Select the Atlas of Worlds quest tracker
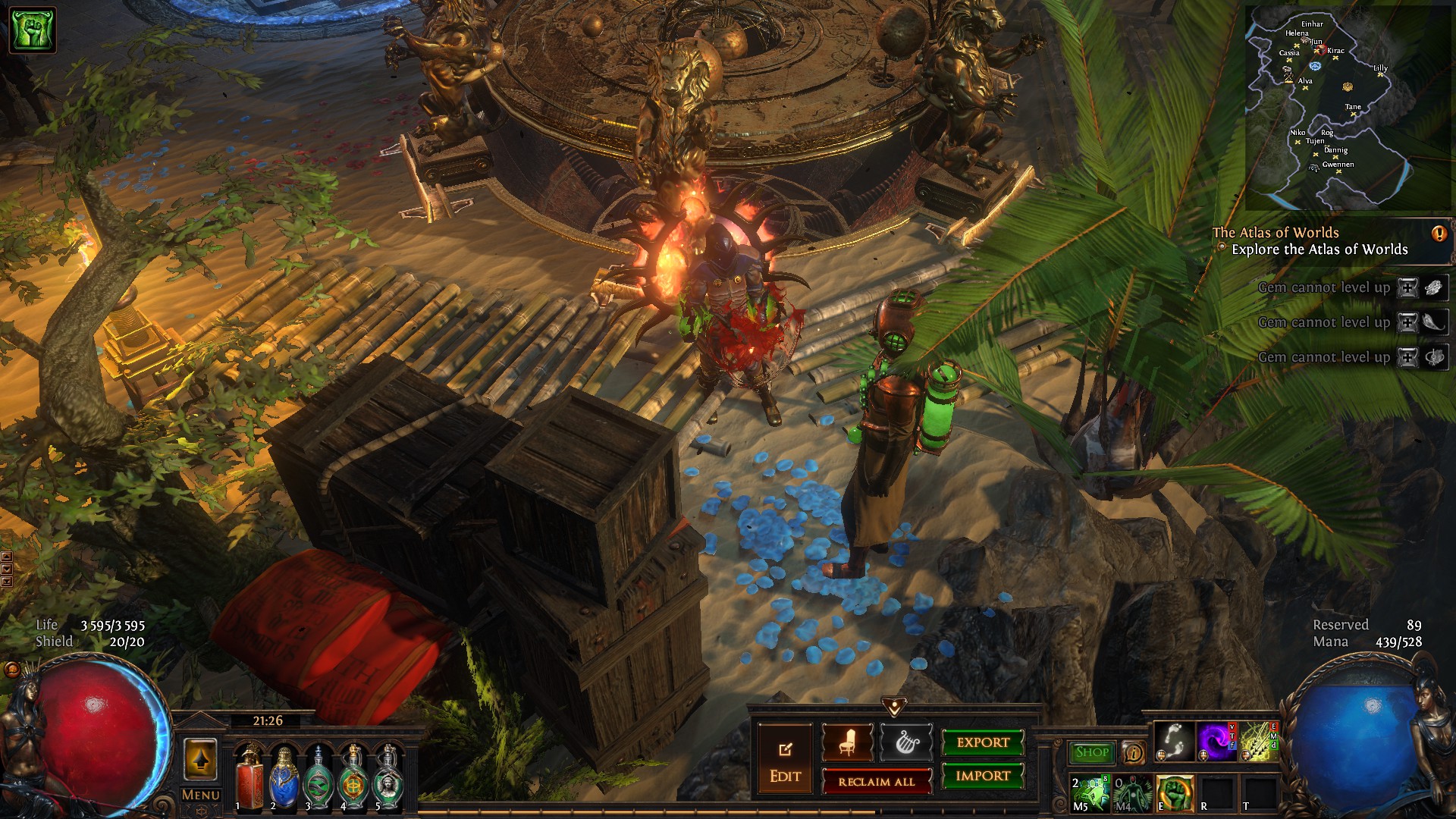Image resolution: width=1456 pixels, height=819 pixels. (x=1319, y=241)
